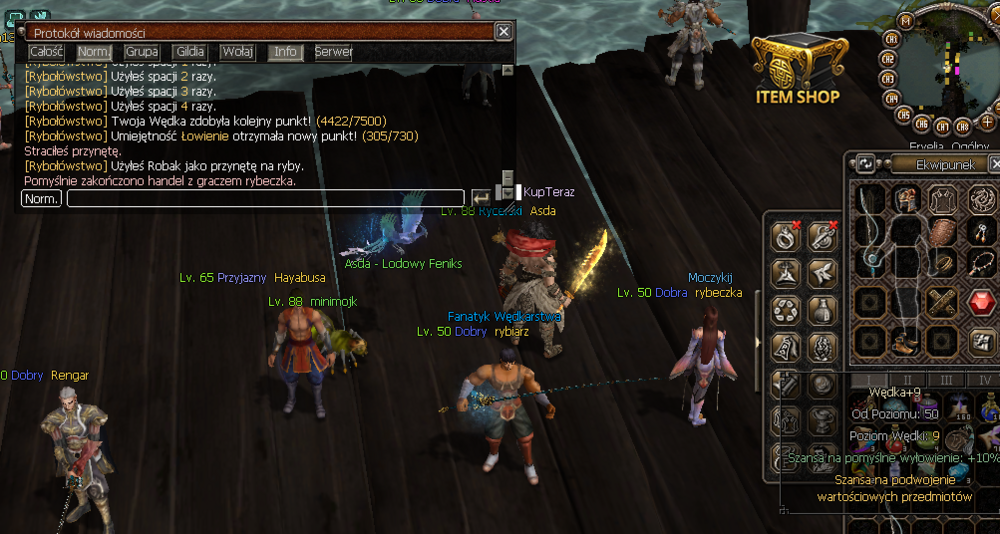The width and height of the screenshot is (1000, 534).
Task: Click the chat message input field
Action: [x=265, y=199]
